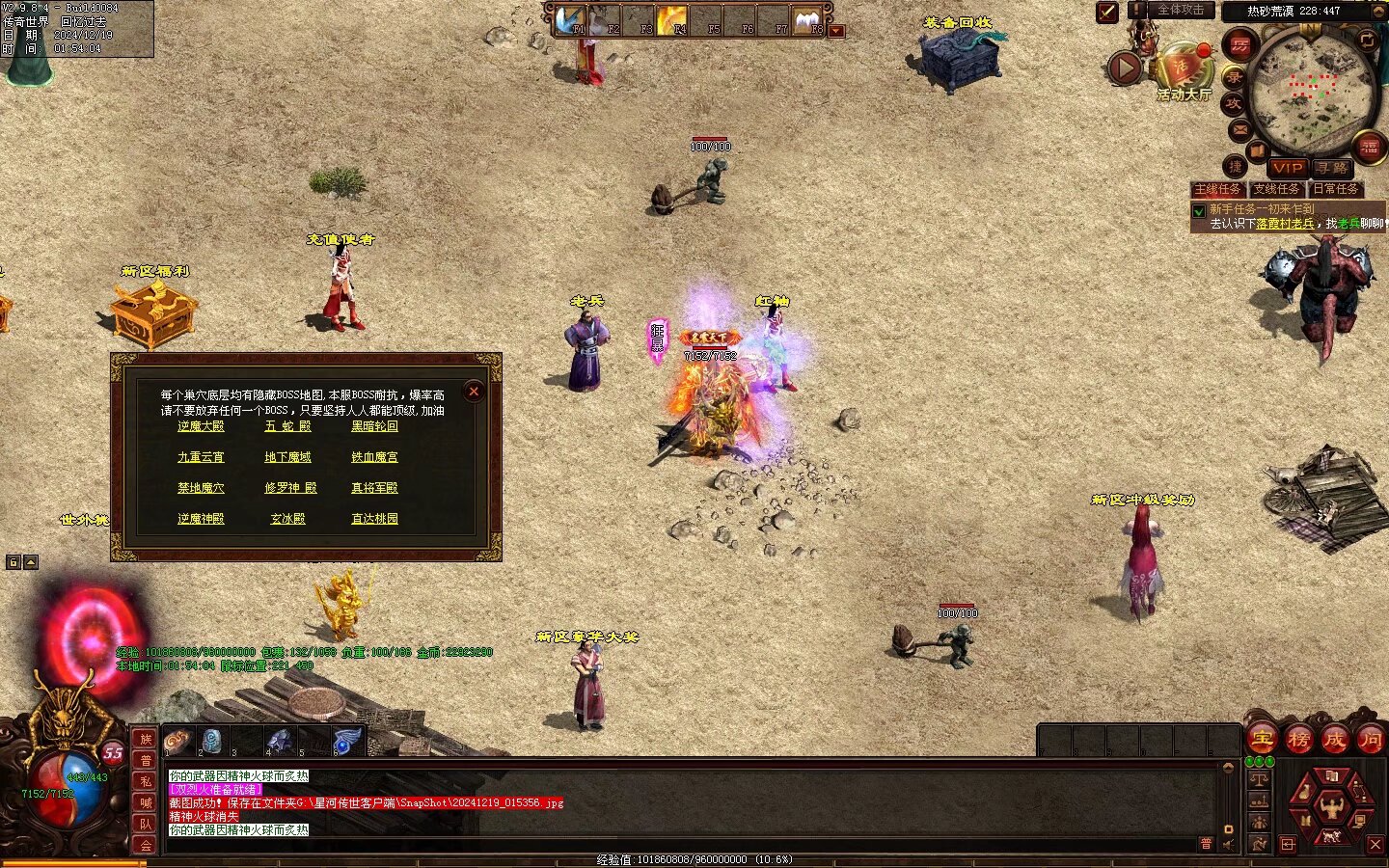Image resolution: width=1389 pixels, height=868 pixels.
Task: Close the boss map teleport dialog
Action: coord(473,392)
